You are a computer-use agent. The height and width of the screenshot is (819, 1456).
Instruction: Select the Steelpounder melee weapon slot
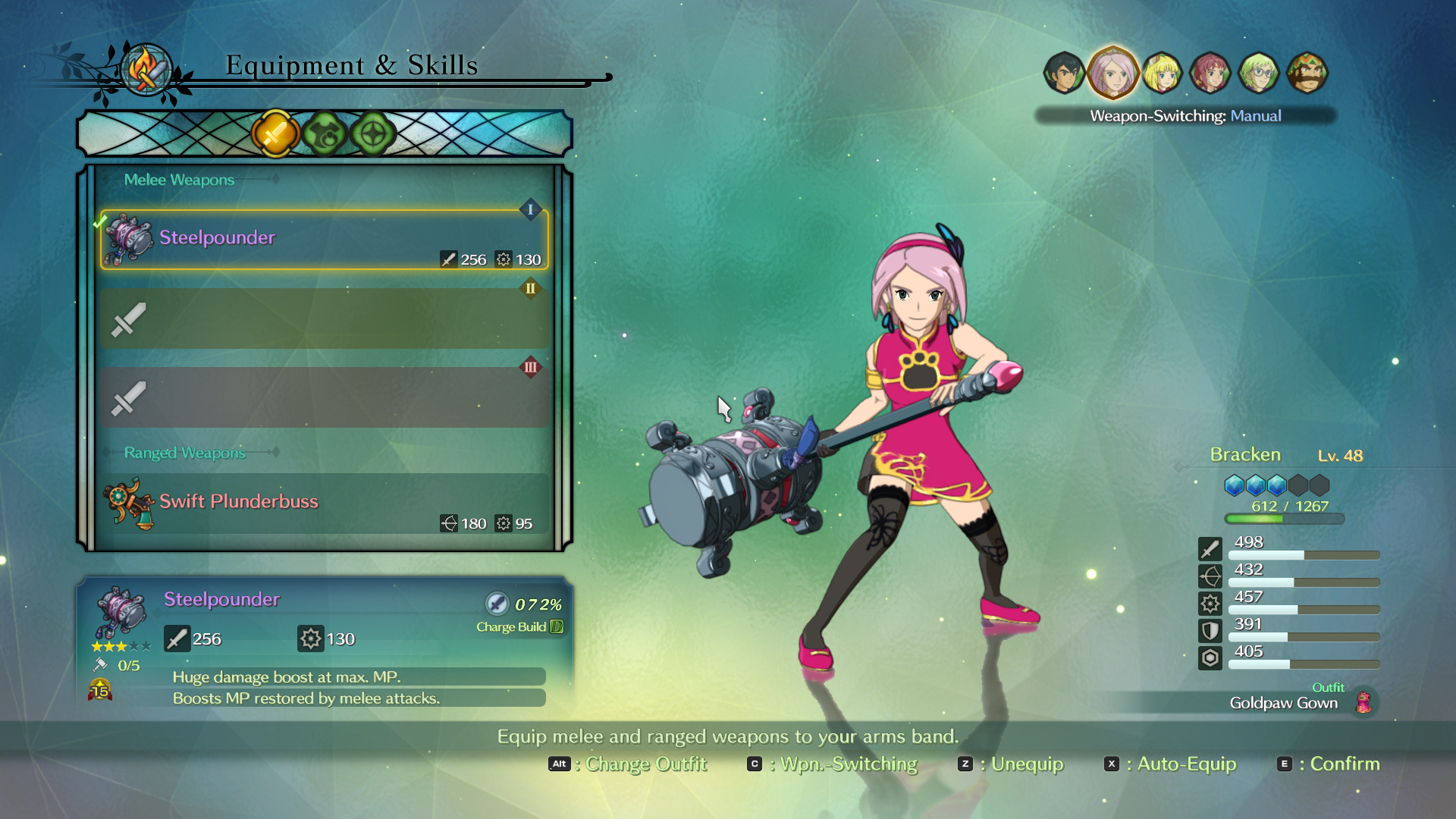tap(324, 240)
